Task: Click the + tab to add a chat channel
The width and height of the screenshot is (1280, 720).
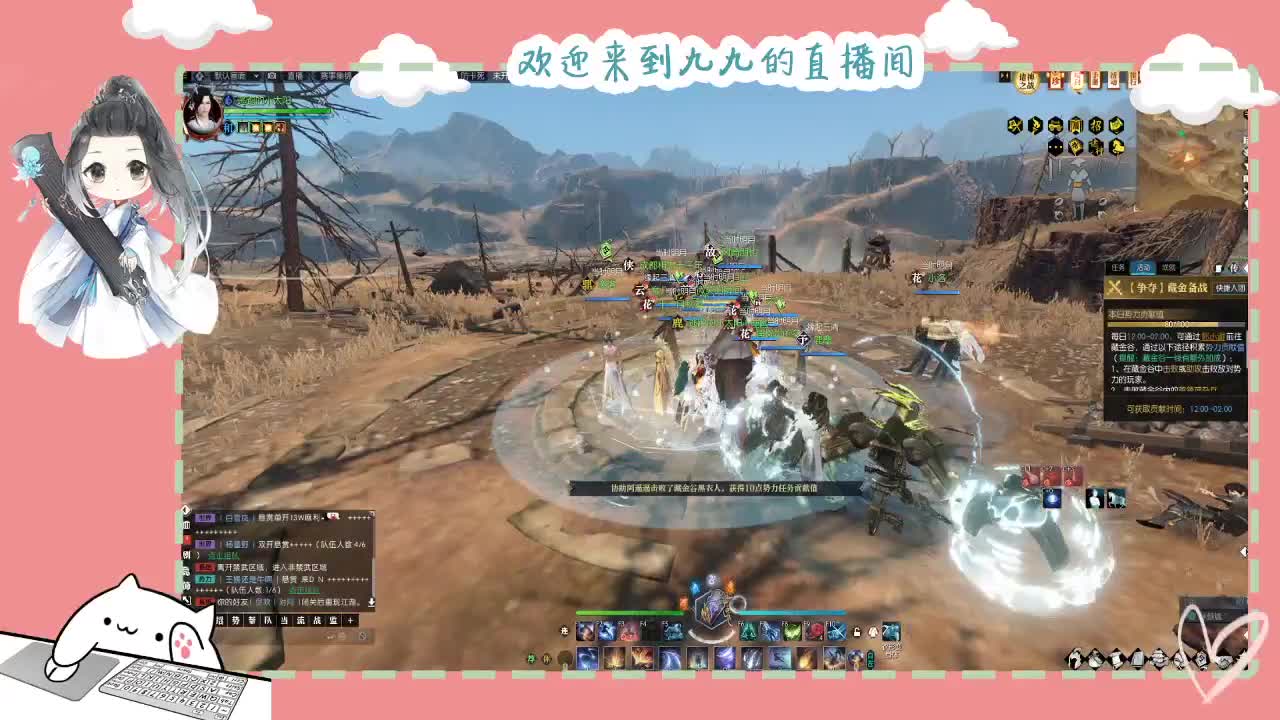Action: click(x=350, y=621)
